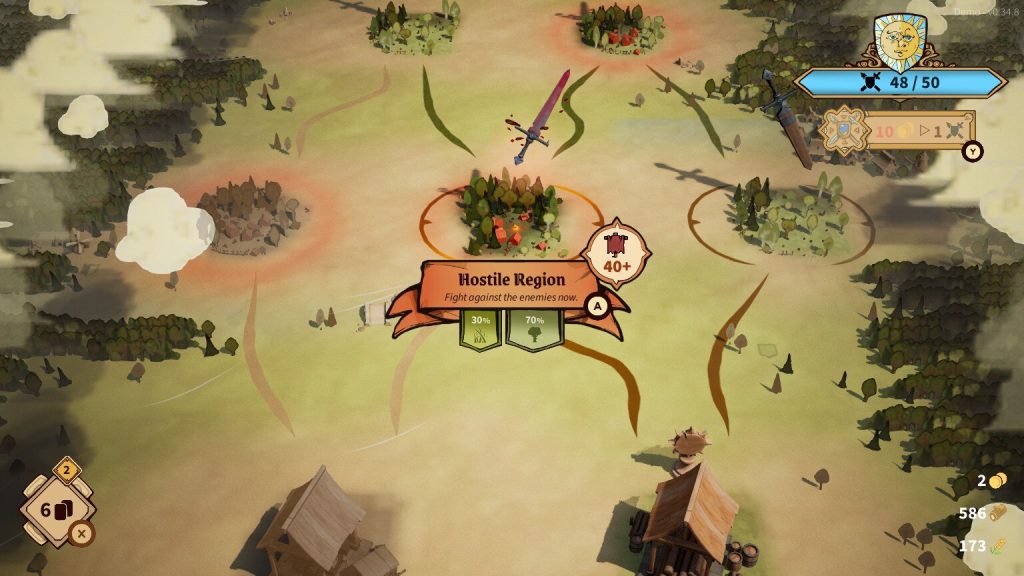This screenshot has width=1024, height=576.
Task: Check the 30% field terrain badge
Action: (x=480, y=329)
